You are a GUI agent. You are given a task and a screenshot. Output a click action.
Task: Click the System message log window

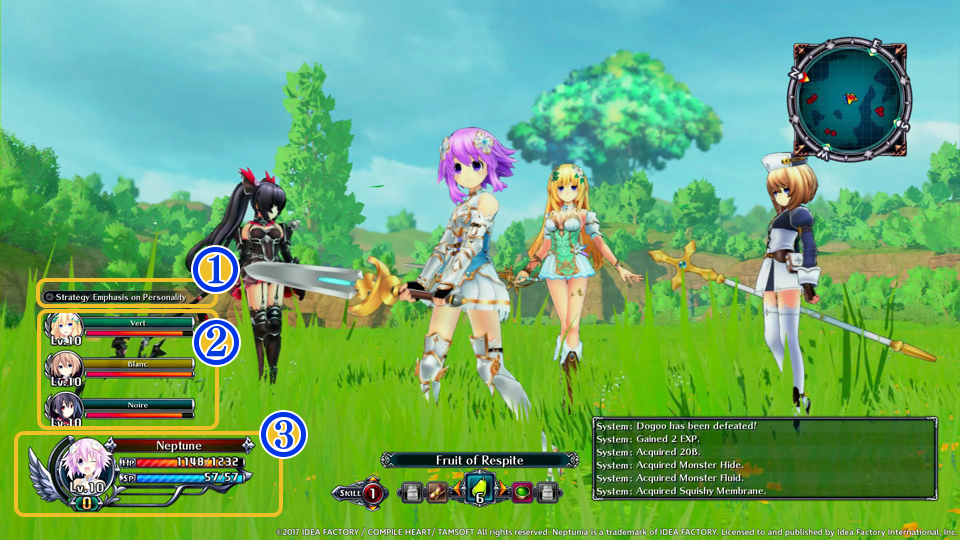(x=765, y=458)
